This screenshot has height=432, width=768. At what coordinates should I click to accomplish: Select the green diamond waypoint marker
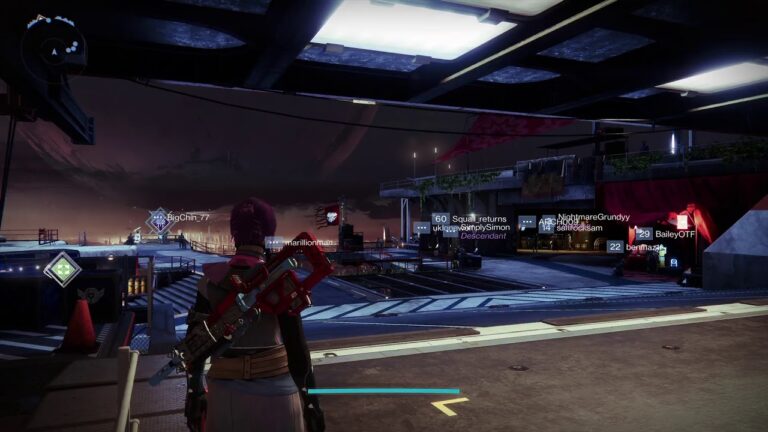(x=63, y=268)
